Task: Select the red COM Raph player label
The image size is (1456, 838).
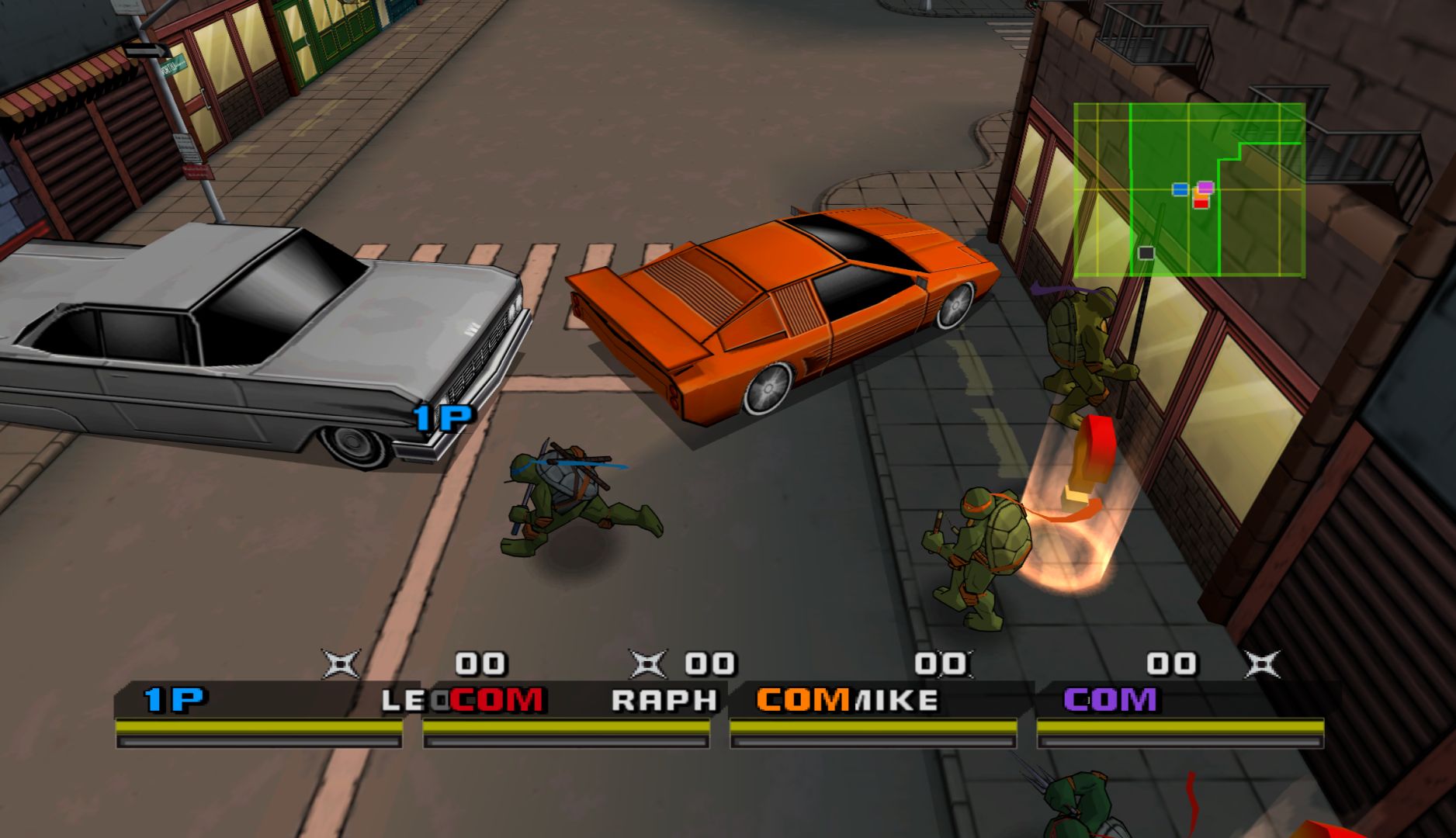Action: (x=497, y=700)
